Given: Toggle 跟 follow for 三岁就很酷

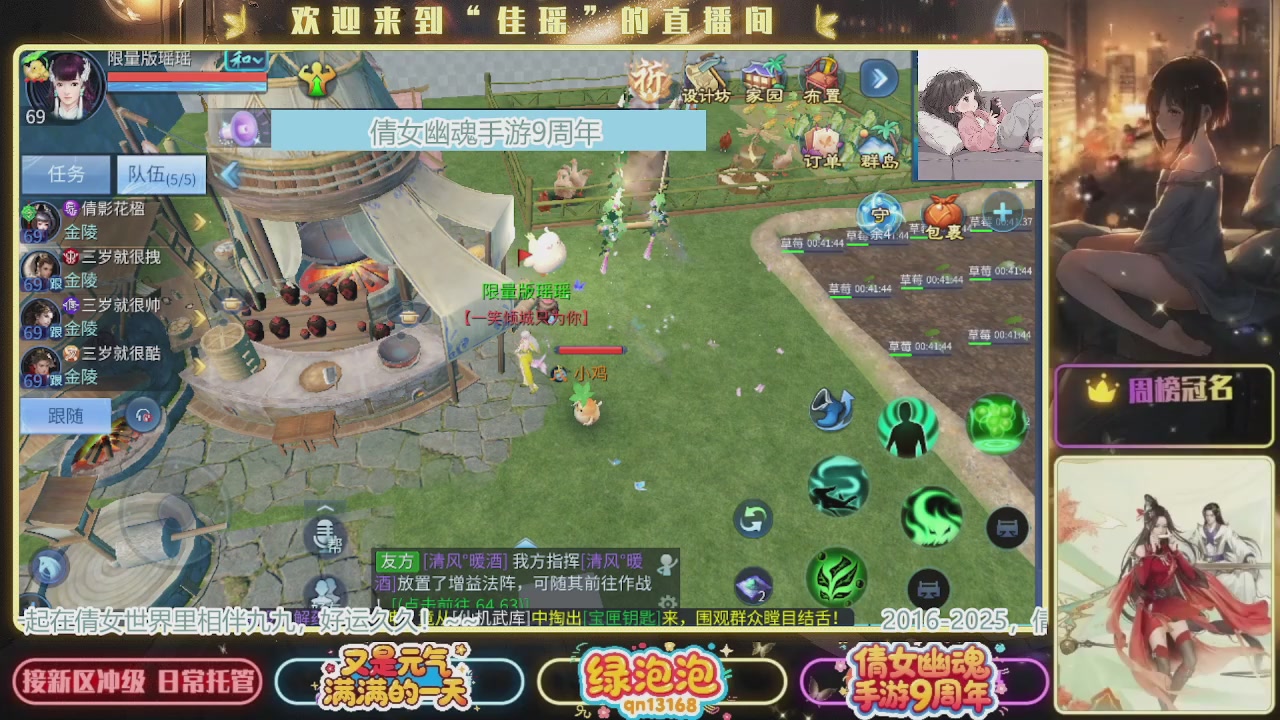Looking at the screenshot, I should tap(57, 377).
